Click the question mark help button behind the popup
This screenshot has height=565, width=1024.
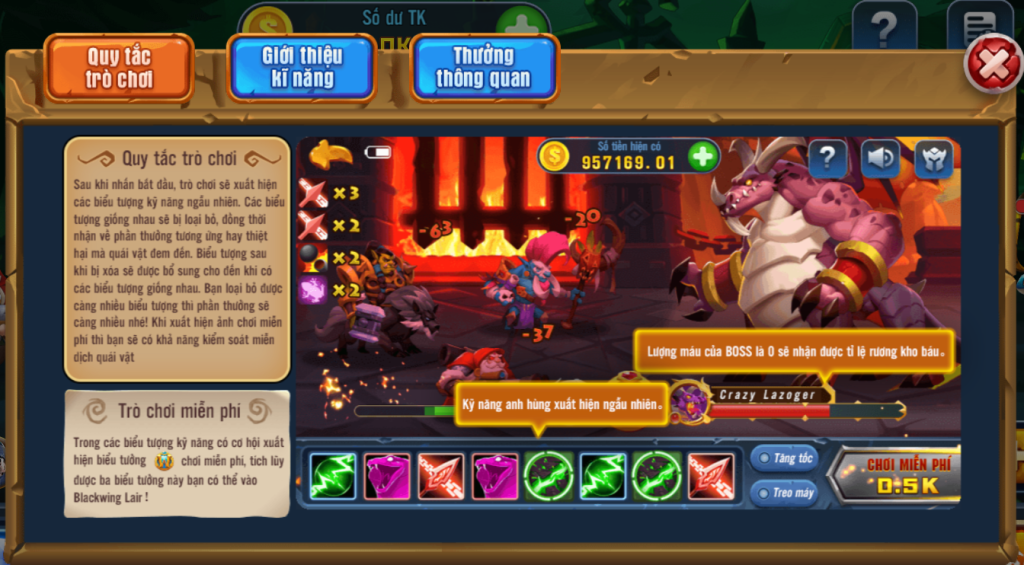pos(884,27)
